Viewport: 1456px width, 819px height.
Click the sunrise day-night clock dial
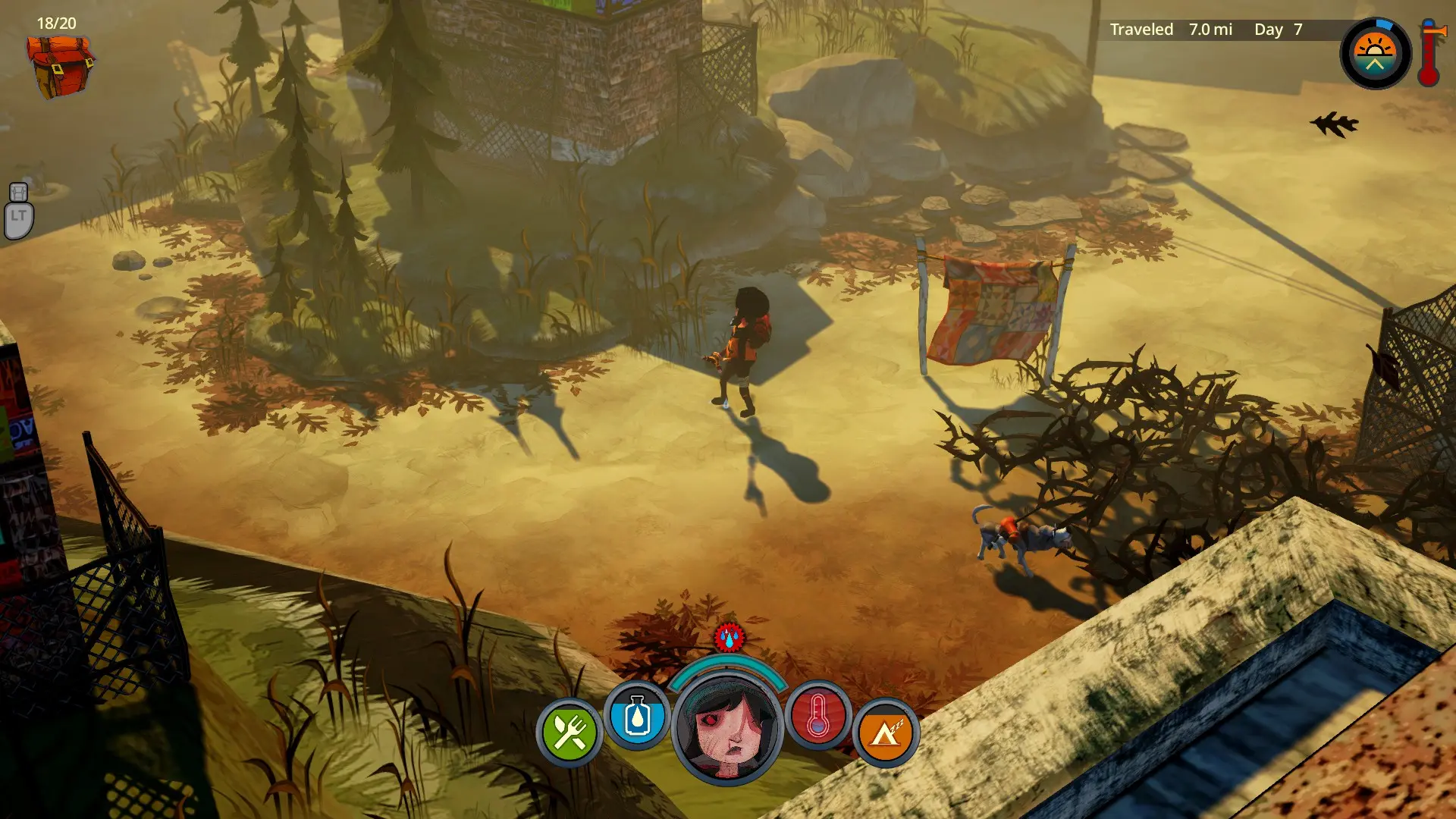coord(1375,53)
